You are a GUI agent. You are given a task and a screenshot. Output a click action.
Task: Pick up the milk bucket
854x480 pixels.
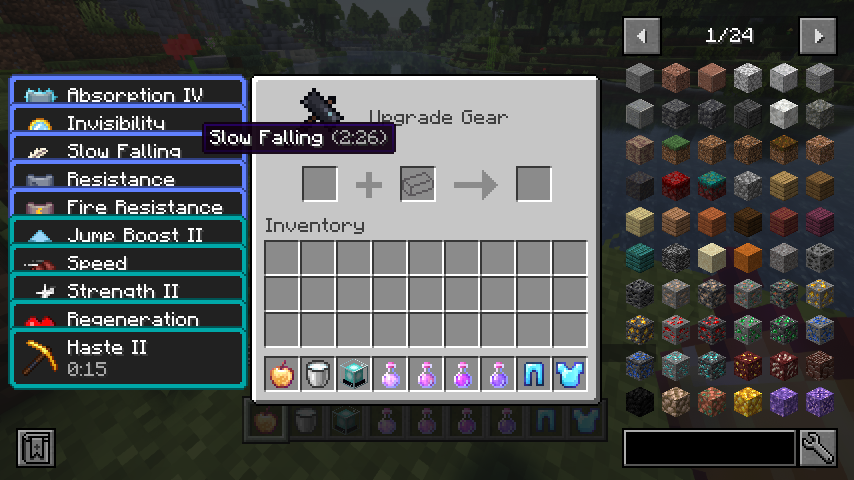[318, 375]
